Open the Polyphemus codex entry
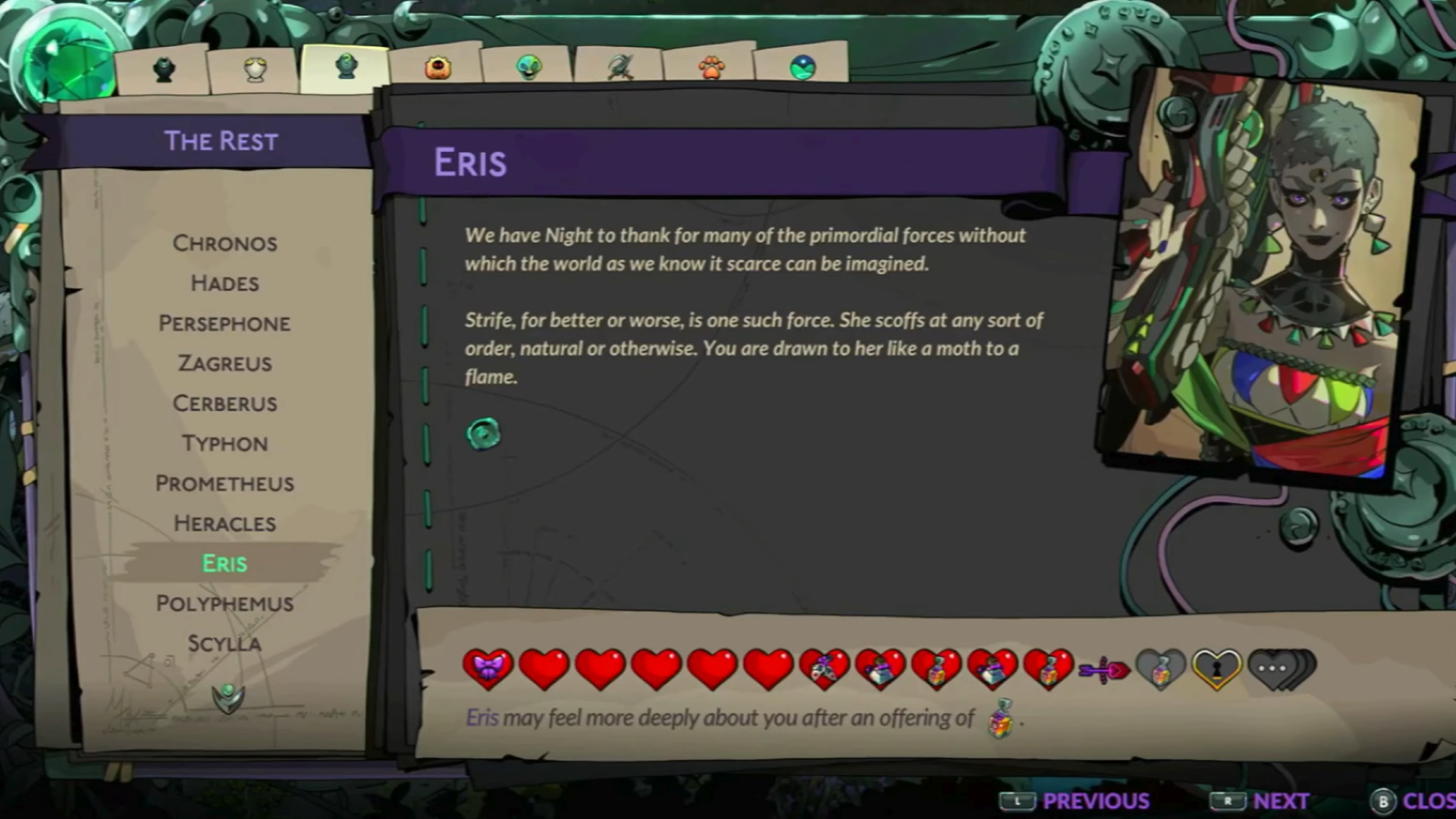 [224, 603]
